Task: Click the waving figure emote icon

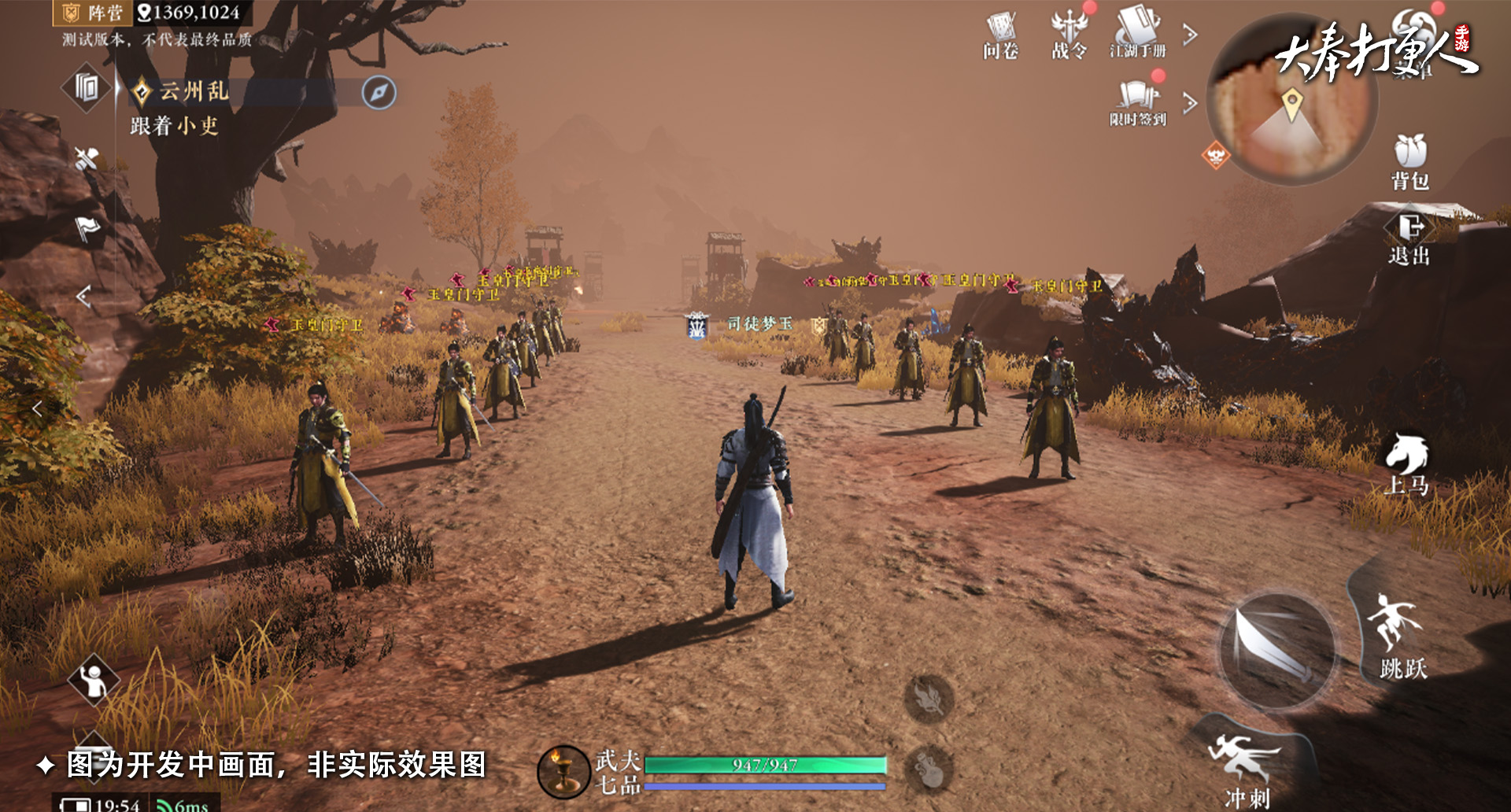Action: tap(94, 680)
